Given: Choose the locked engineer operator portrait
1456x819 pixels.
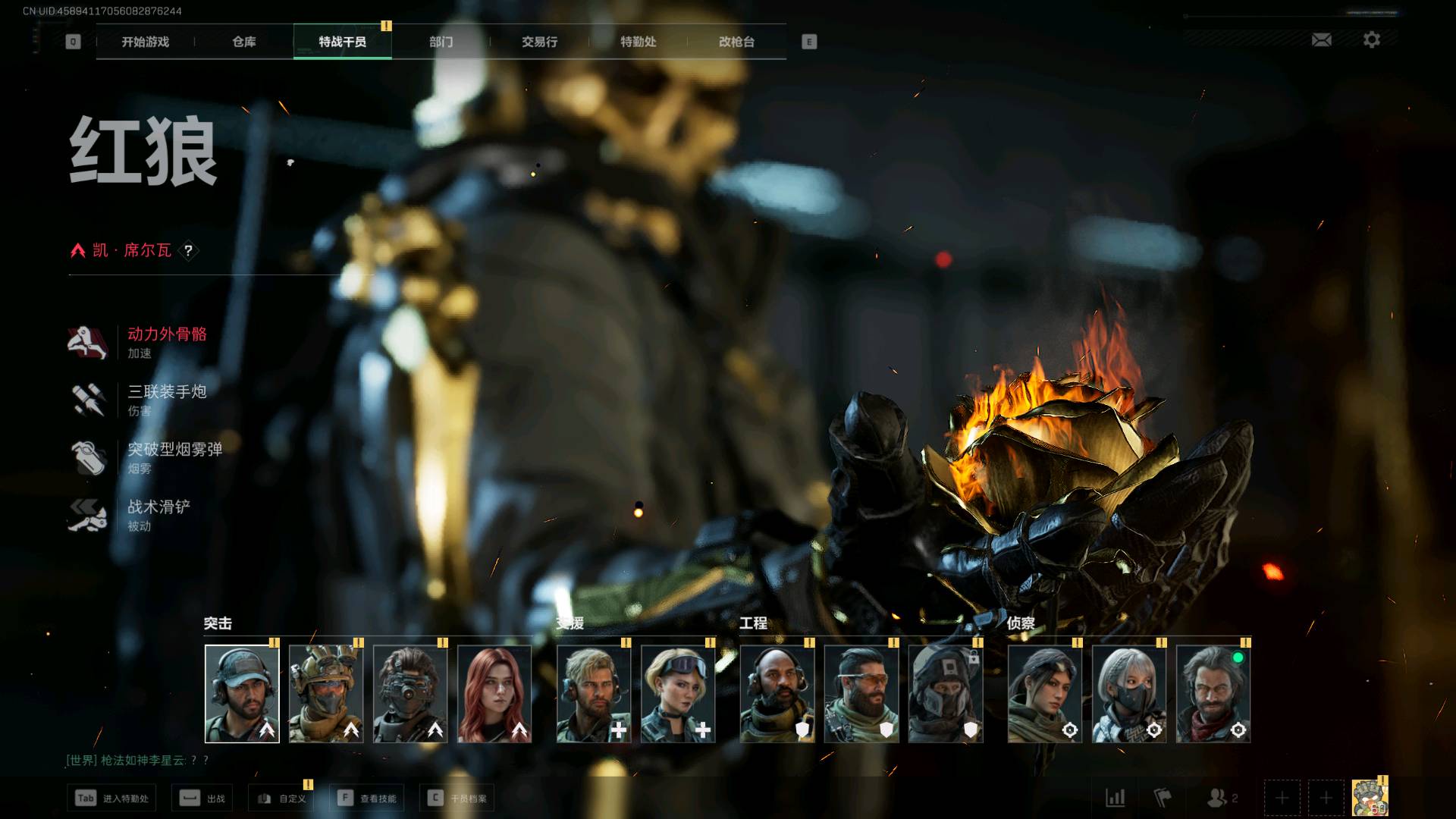Looking at the screenshot, I should [945, 694].
